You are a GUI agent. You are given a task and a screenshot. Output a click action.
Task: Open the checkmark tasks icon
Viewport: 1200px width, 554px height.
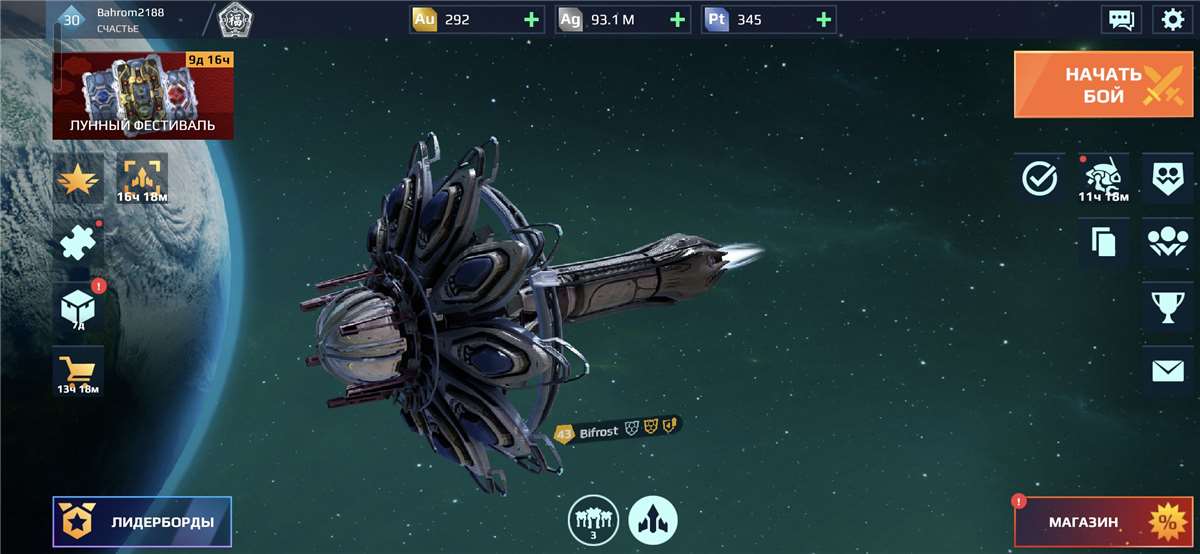tap(1039, 179)
